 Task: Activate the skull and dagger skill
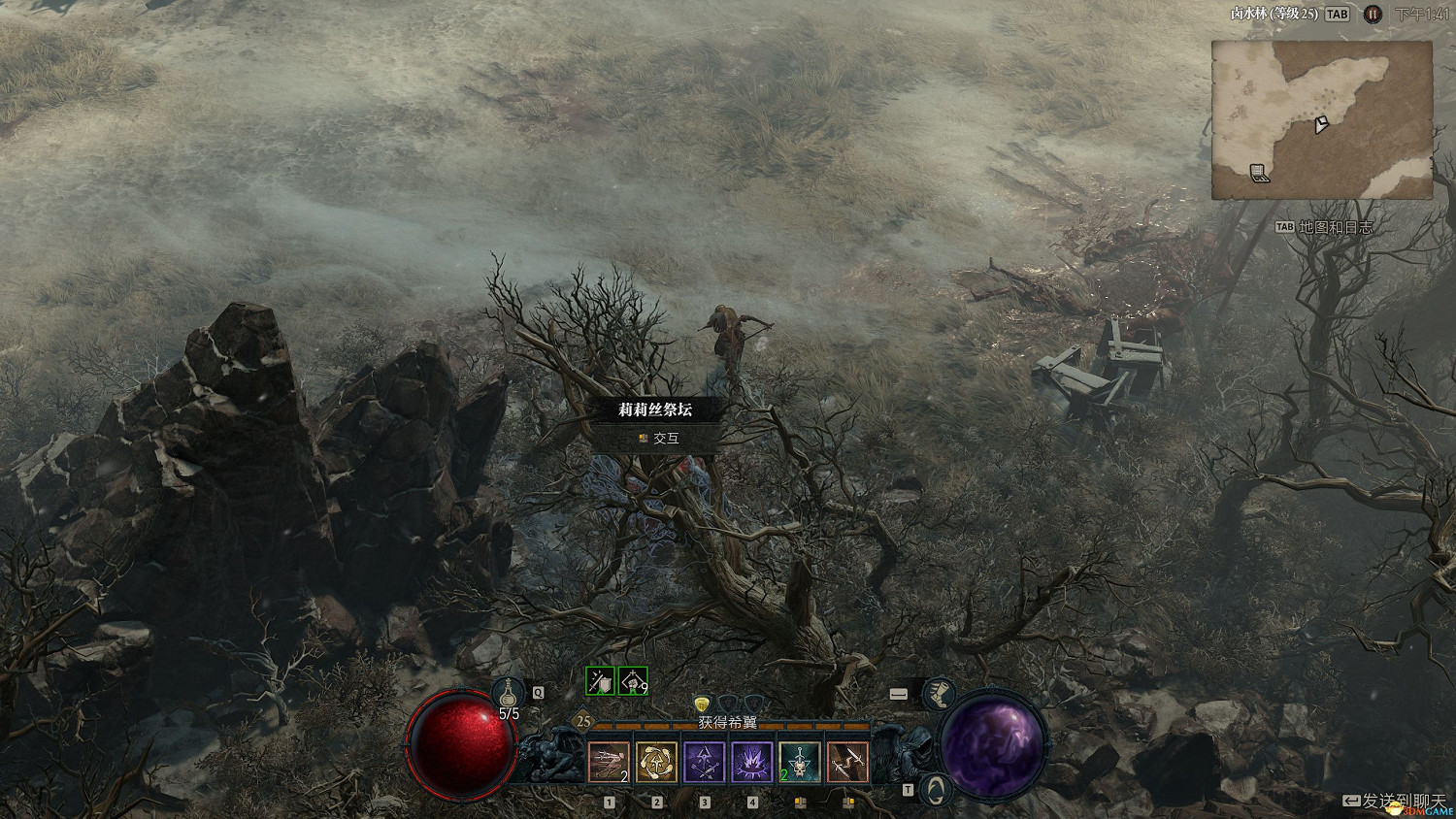[799, 762]
